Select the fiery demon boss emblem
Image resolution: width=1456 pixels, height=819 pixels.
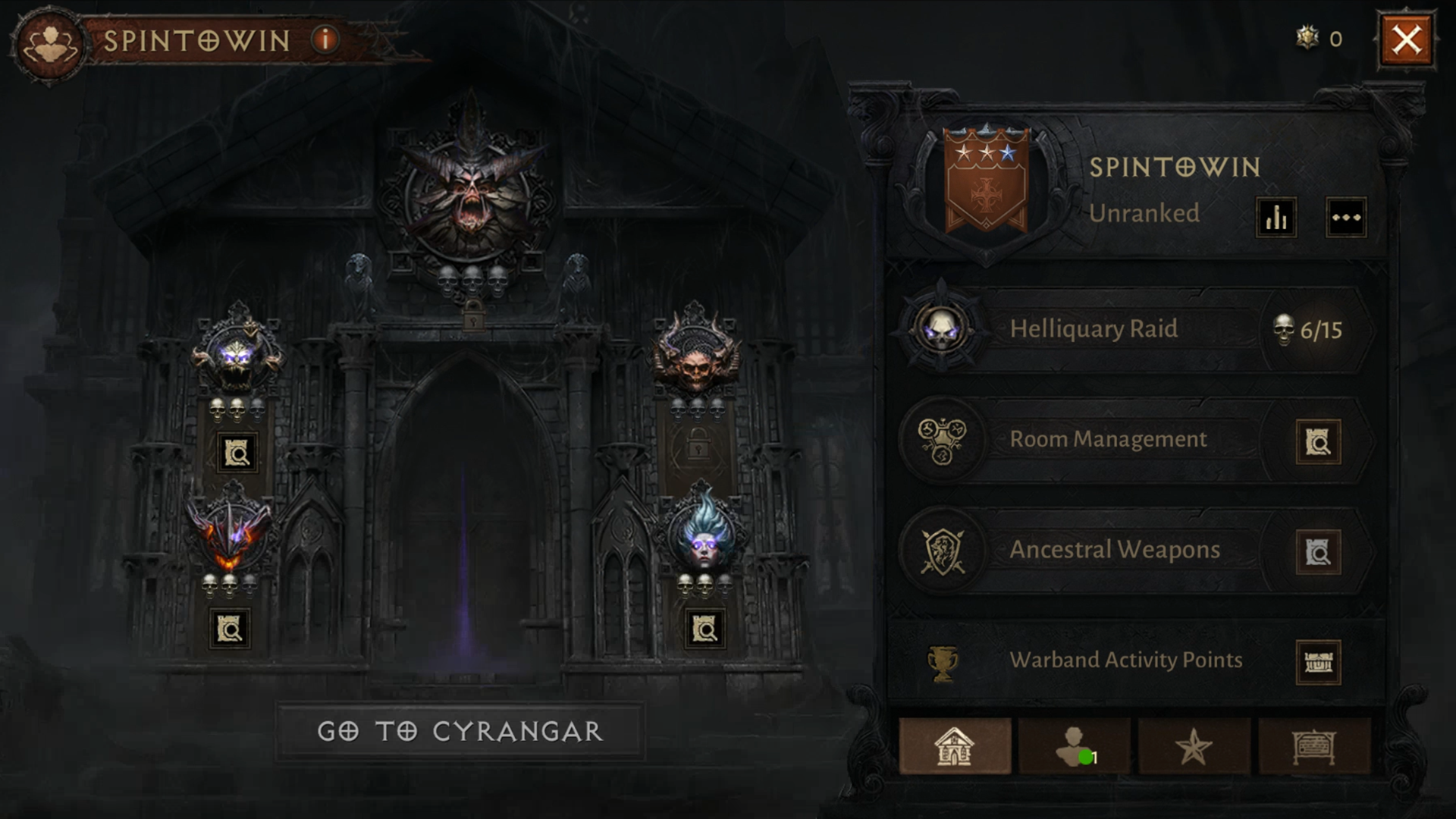coord(229,532)
